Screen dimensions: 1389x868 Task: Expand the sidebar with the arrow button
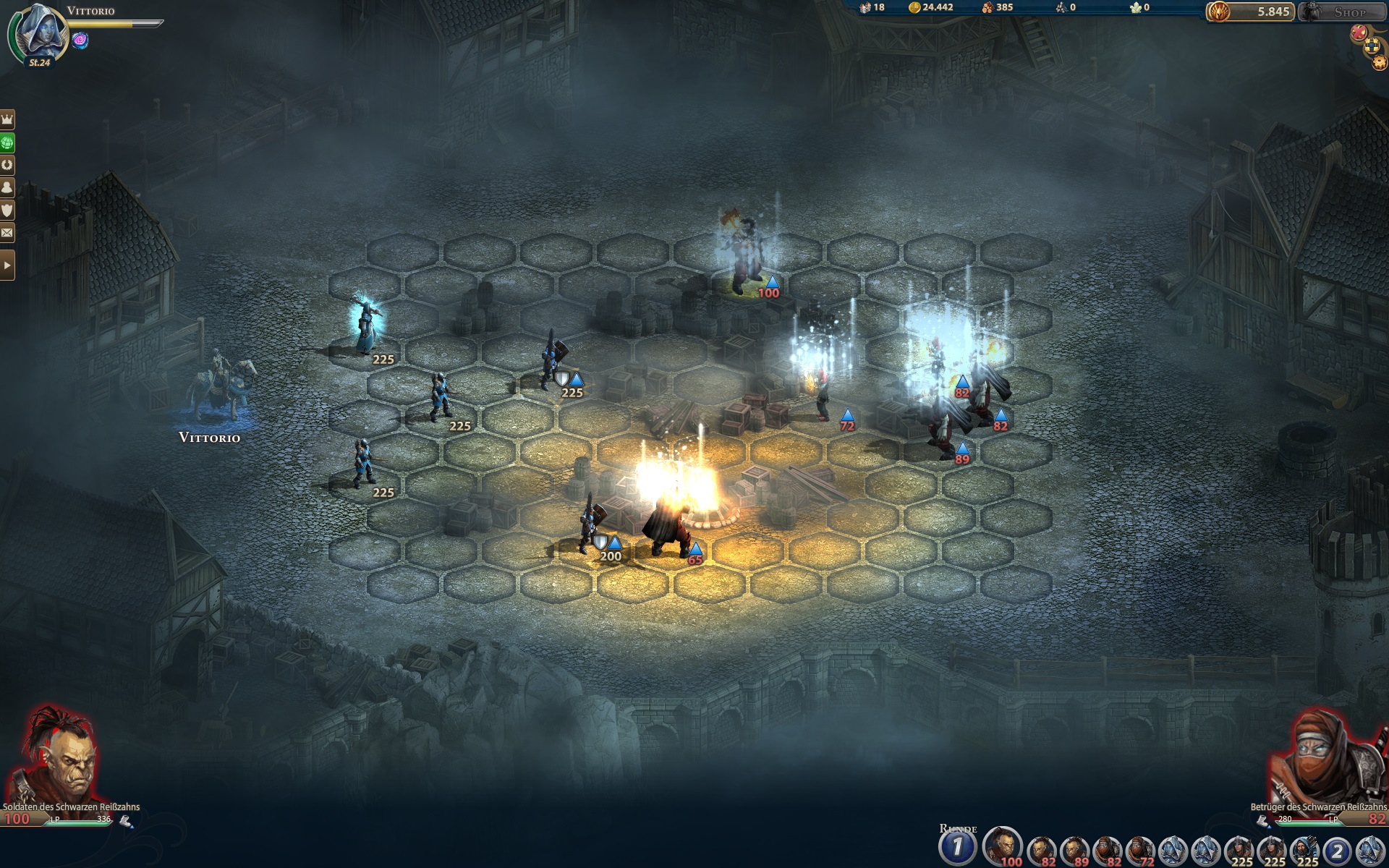7,265
